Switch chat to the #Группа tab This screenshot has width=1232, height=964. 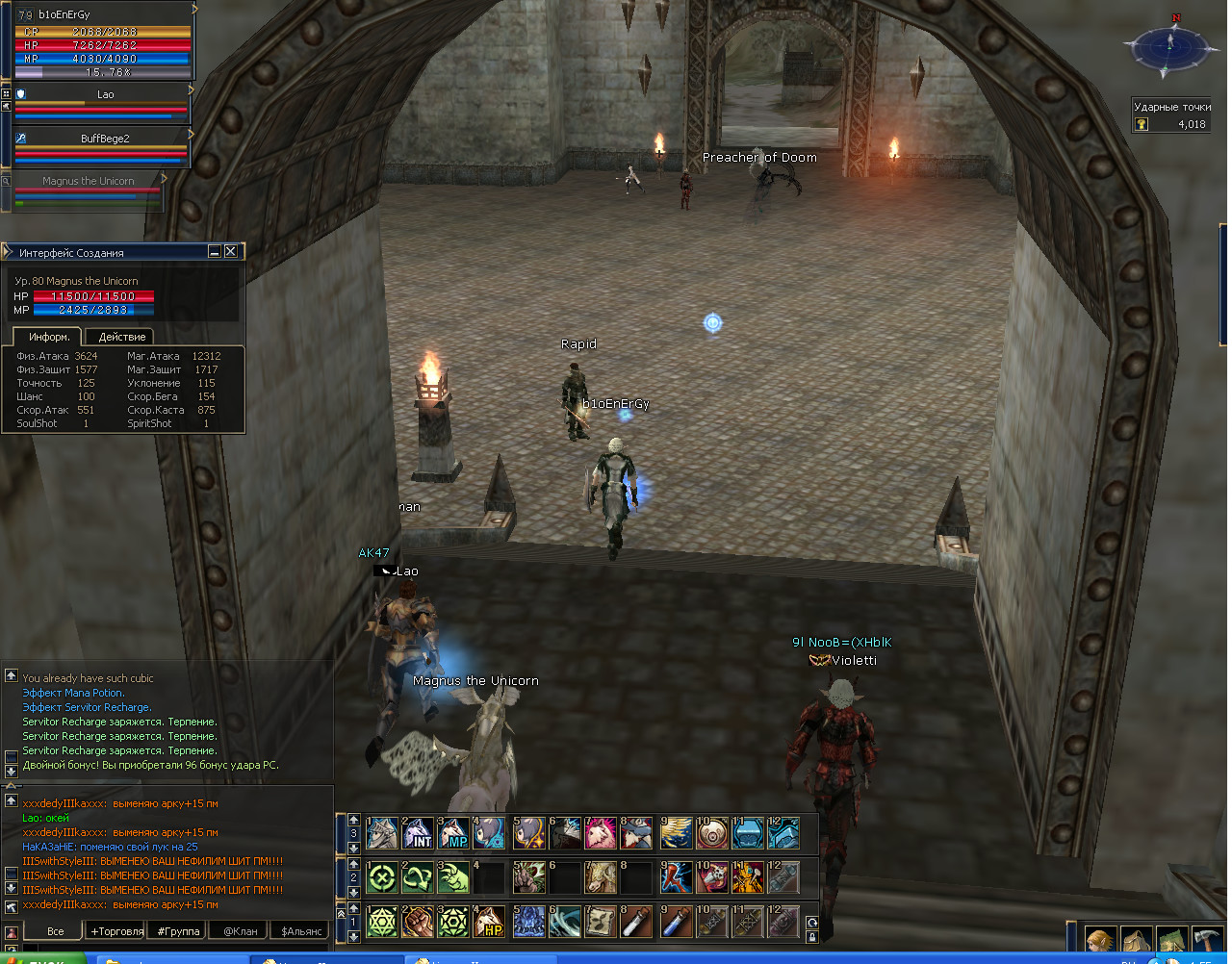point(179,931)
